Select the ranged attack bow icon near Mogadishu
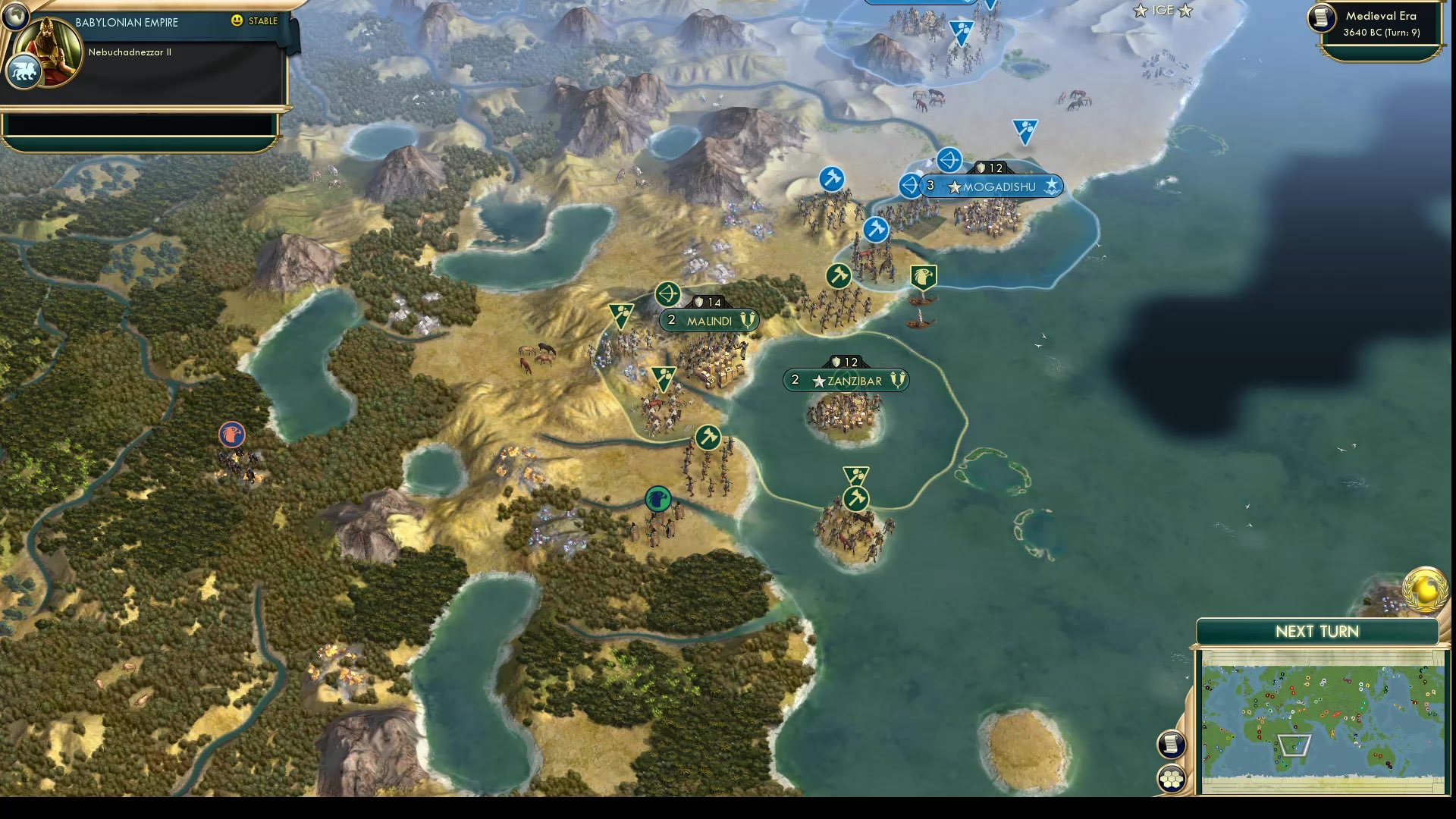Image resolution: width=1456 pixels, height=819 pixels. click(948, 161)
